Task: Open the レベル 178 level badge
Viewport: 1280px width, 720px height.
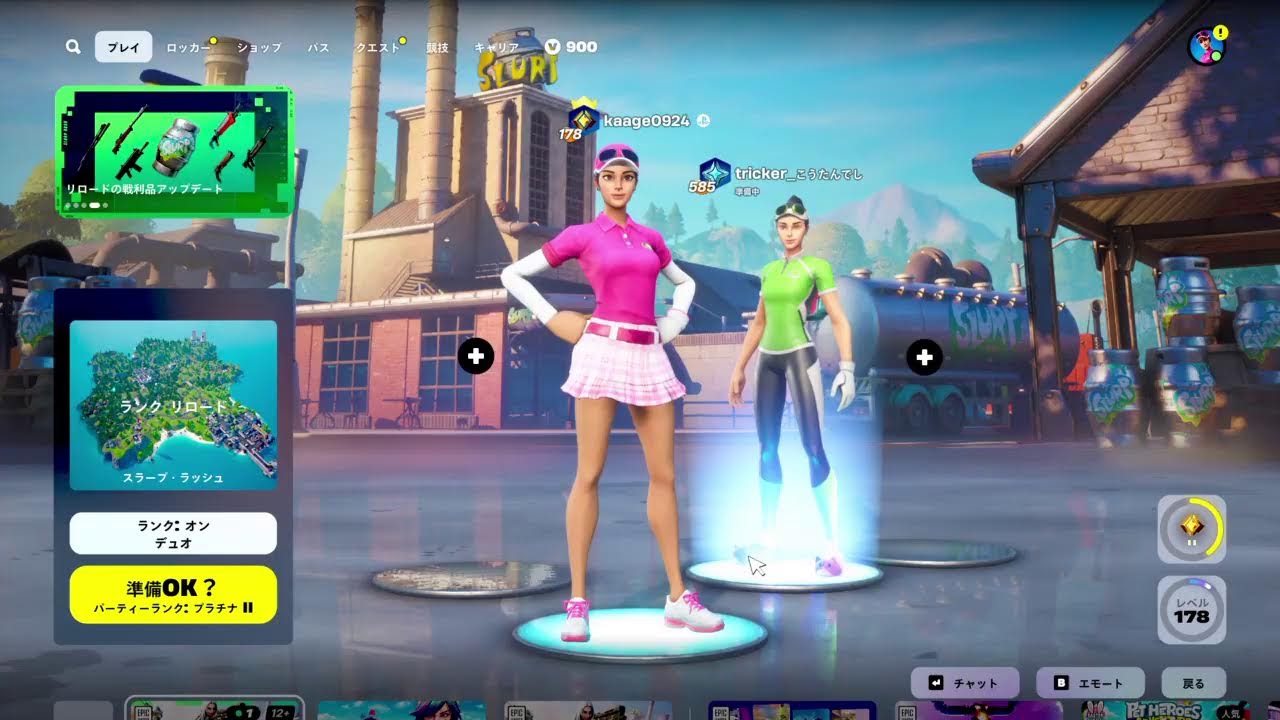Action: click(x=1191, y=610)
